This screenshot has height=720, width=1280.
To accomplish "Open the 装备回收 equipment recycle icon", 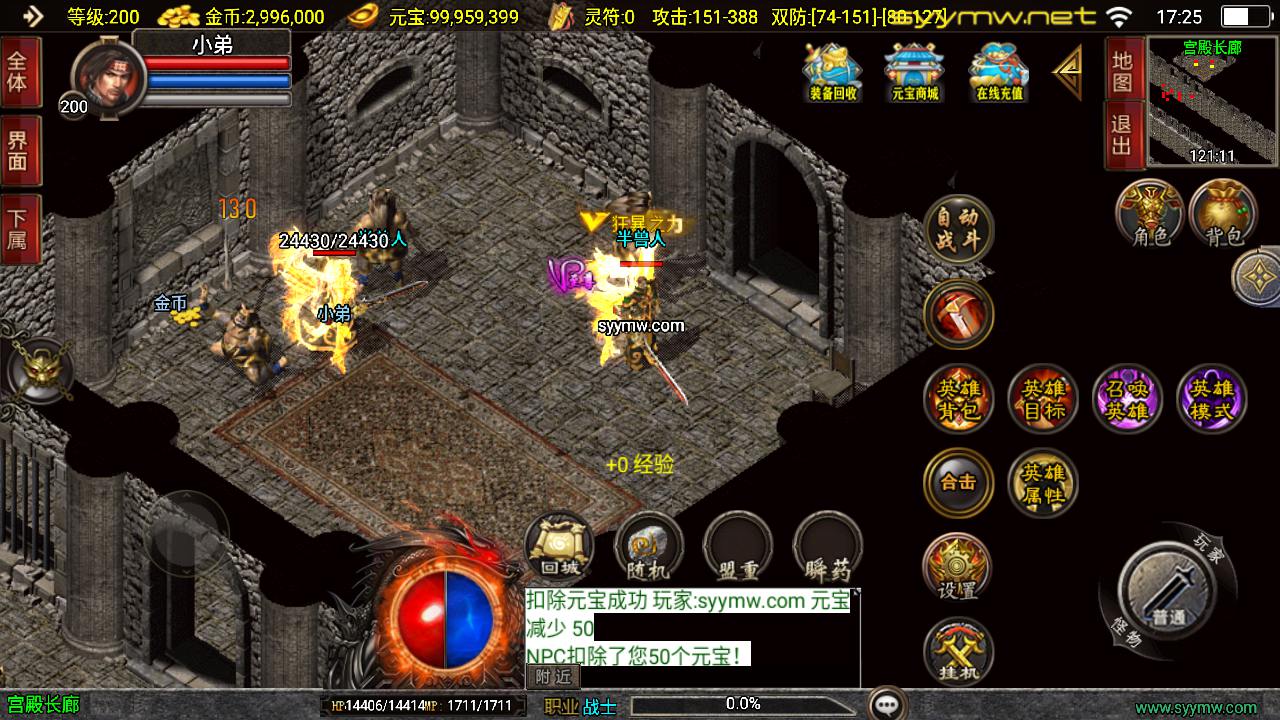I will pos(832,71).
